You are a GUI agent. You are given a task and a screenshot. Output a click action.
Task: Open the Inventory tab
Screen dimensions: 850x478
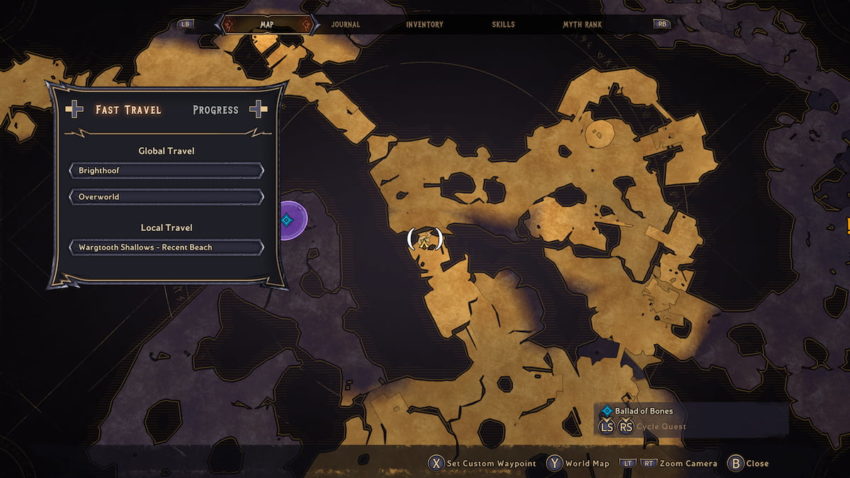pos(424,24)
